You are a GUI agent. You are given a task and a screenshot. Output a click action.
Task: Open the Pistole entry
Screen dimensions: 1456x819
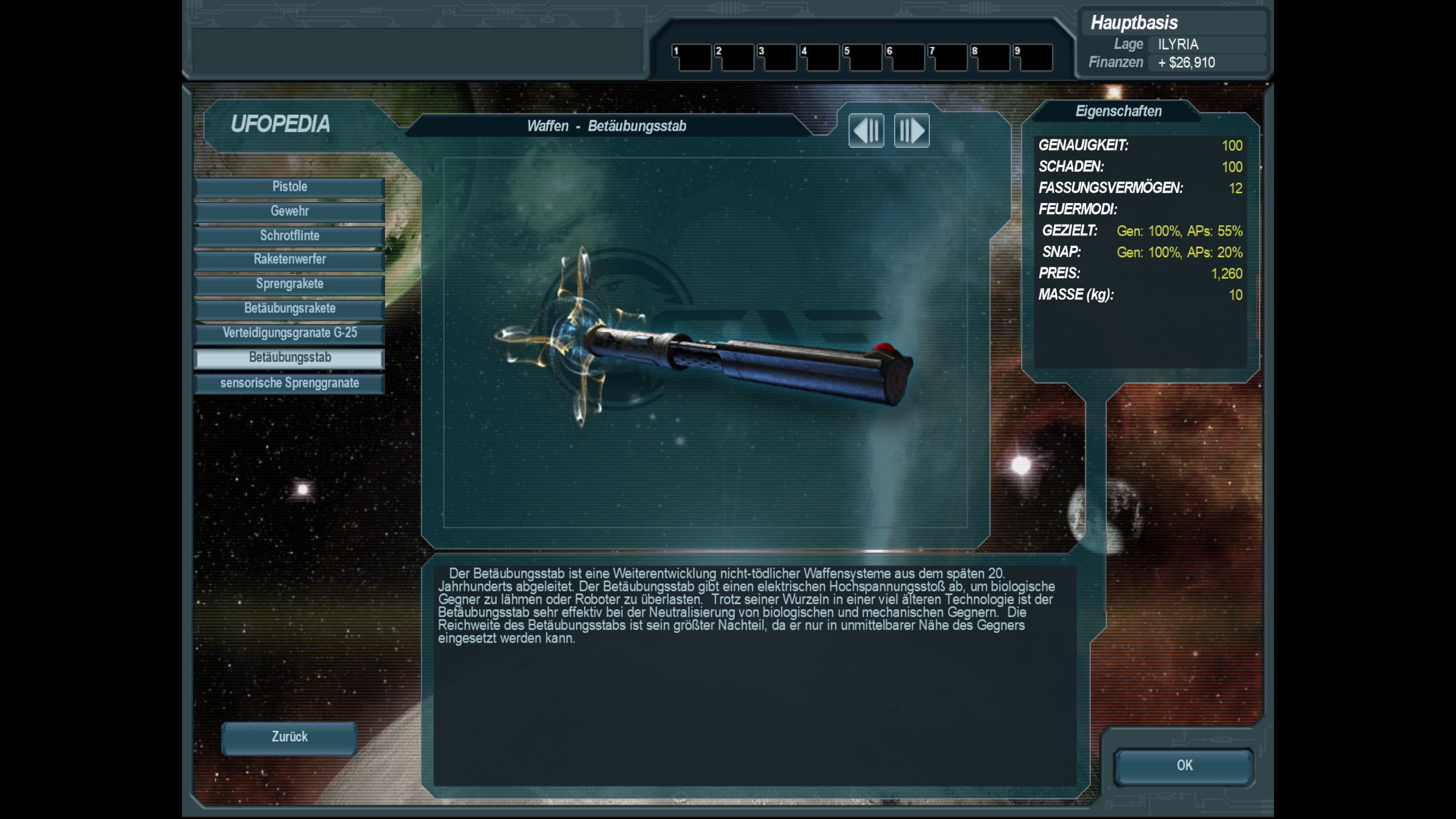click(x=289, y=187)
